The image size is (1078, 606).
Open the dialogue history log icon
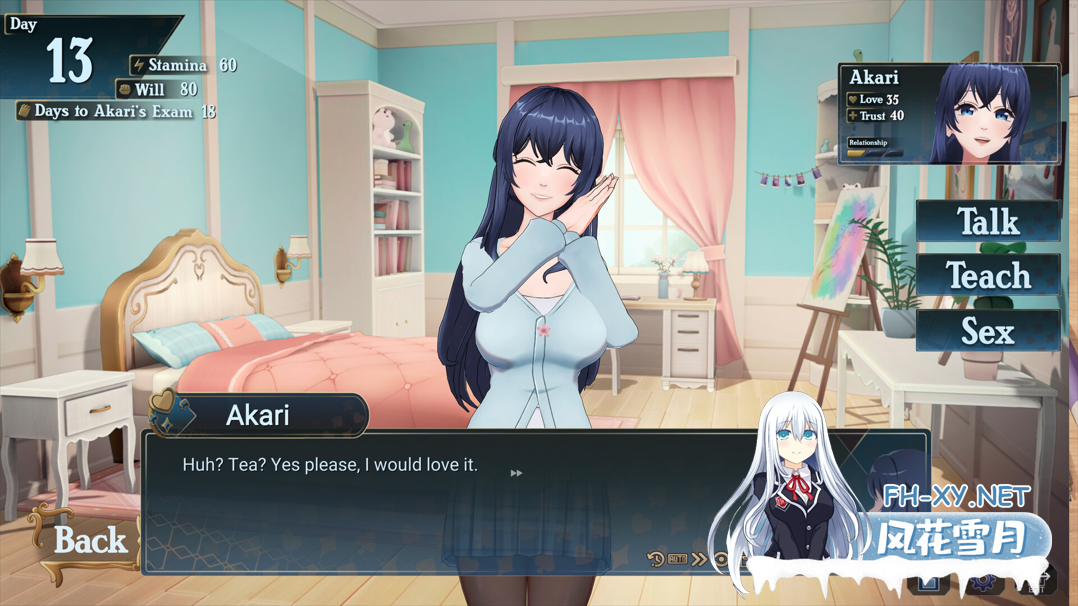point(655,560)
